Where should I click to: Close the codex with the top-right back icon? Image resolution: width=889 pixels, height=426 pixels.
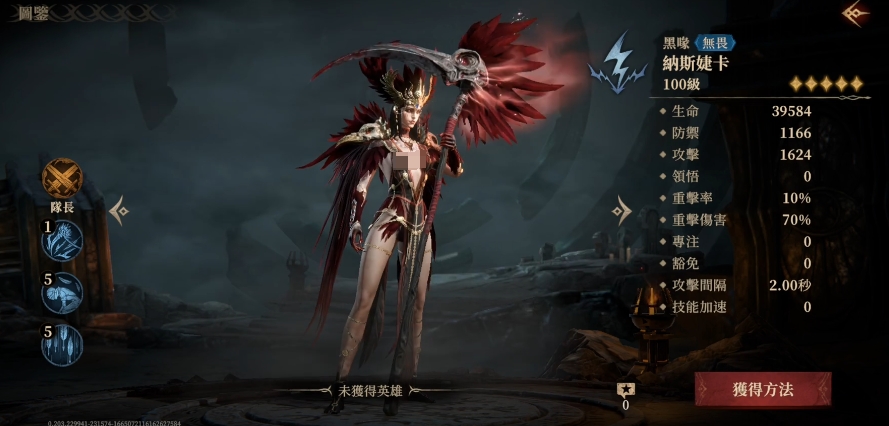tap(856, 14)
